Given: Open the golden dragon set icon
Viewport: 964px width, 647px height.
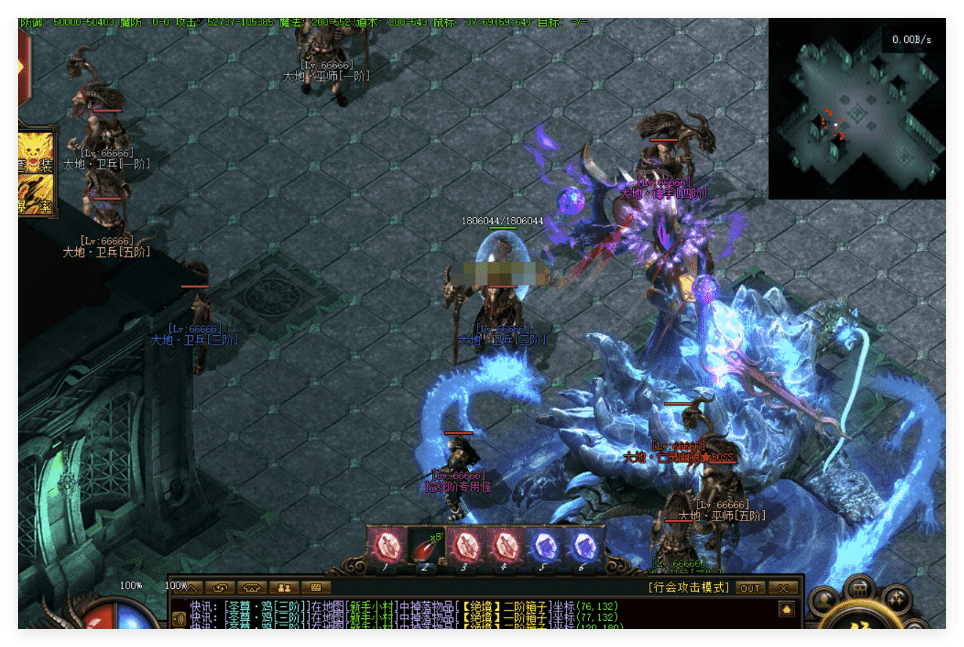Looking at the screenshot, I should coord(38,150).
